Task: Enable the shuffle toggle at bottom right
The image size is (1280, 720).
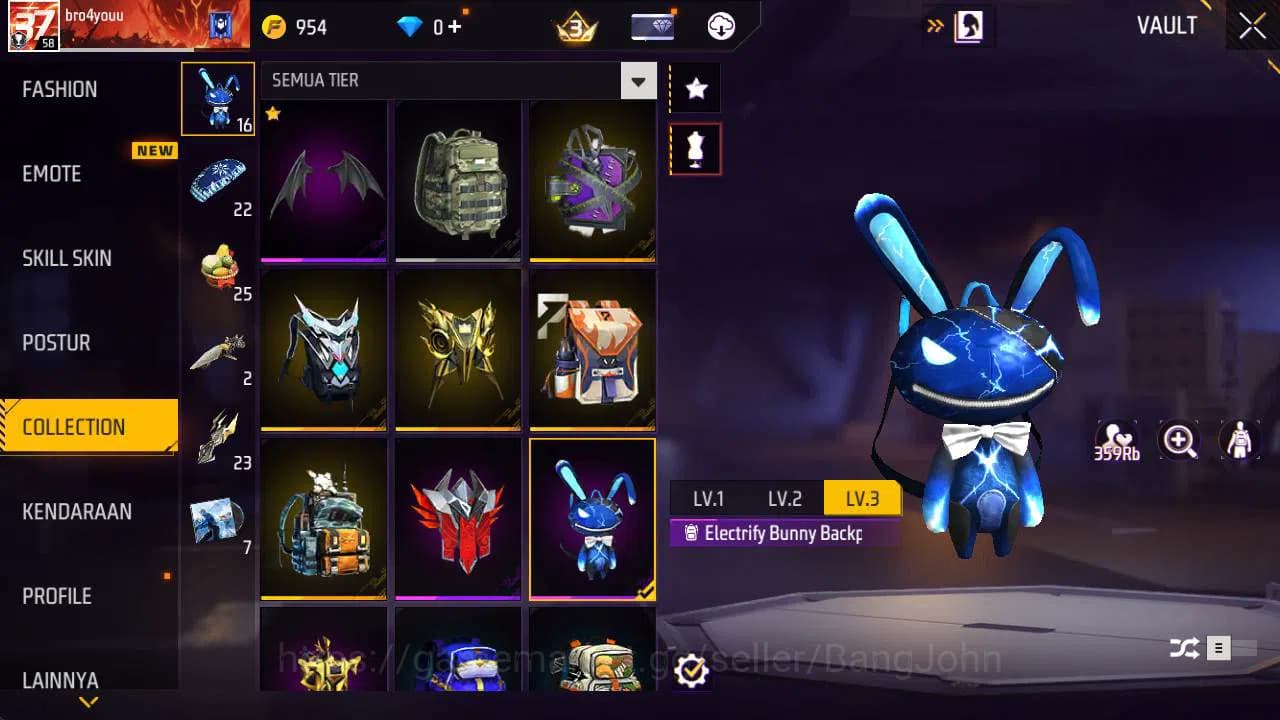Action: coord(1186,648)
